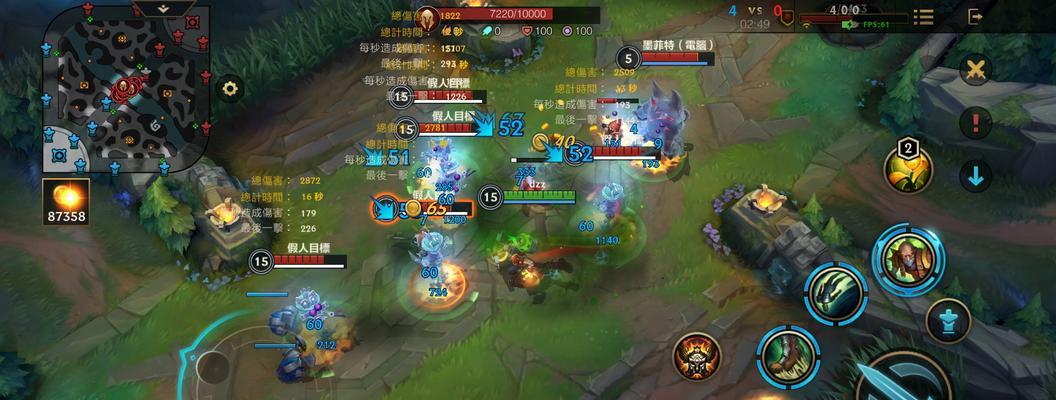
Task: Cast the green claw swipe ability
Action: pyautogui.click(x=834, y=294)
